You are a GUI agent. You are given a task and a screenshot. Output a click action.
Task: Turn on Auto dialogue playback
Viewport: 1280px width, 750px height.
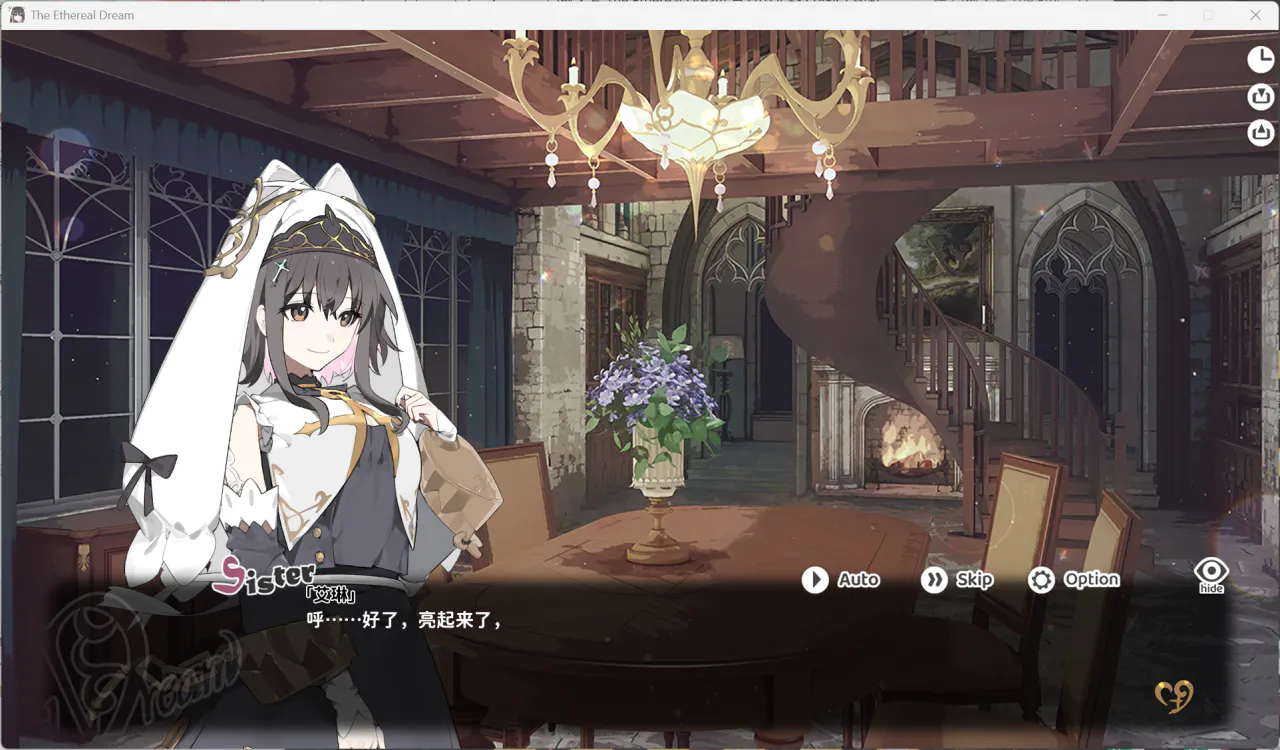click(842, 580)
